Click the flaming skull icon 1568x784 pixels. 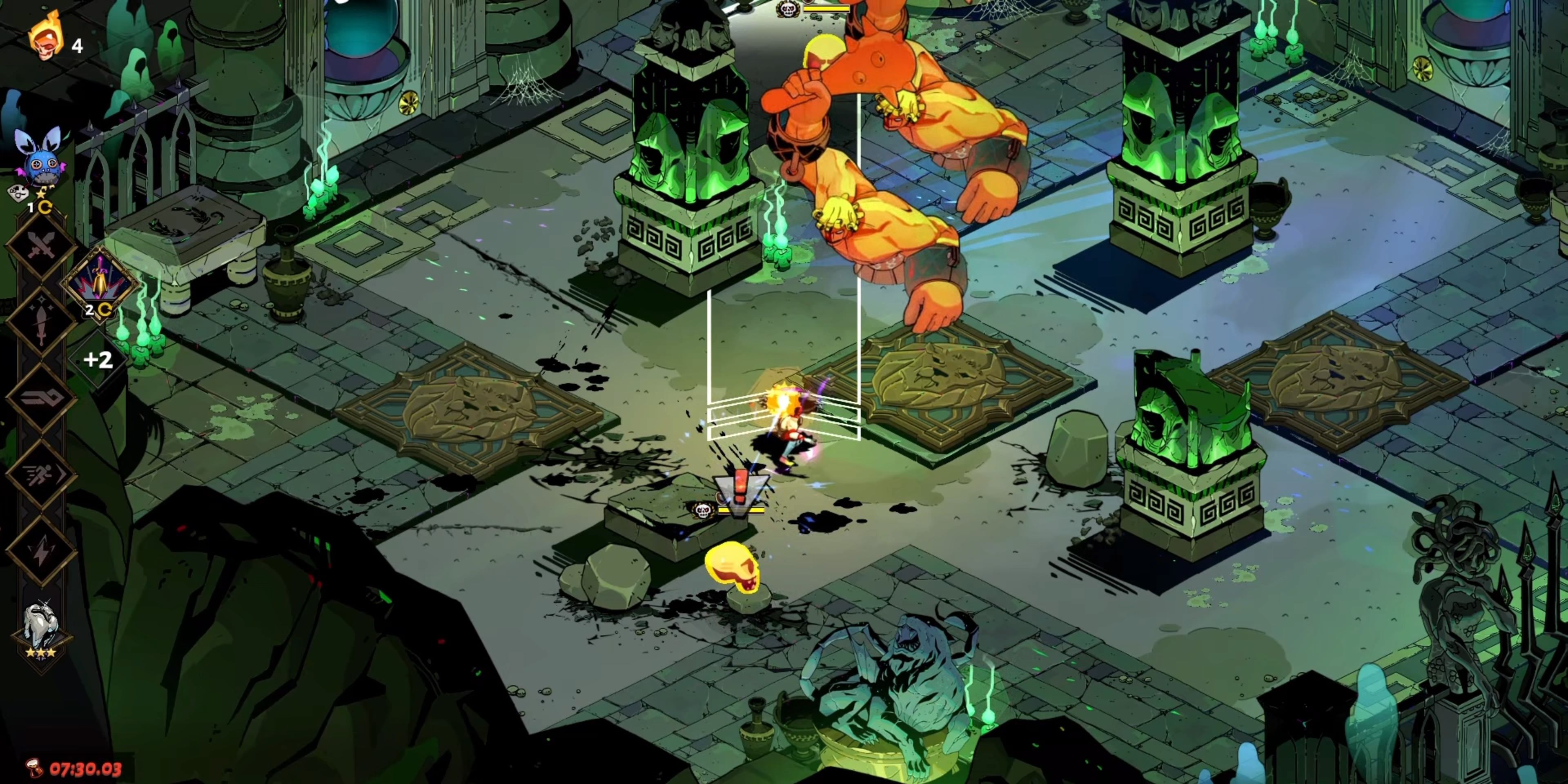click(x=46, y=38)
